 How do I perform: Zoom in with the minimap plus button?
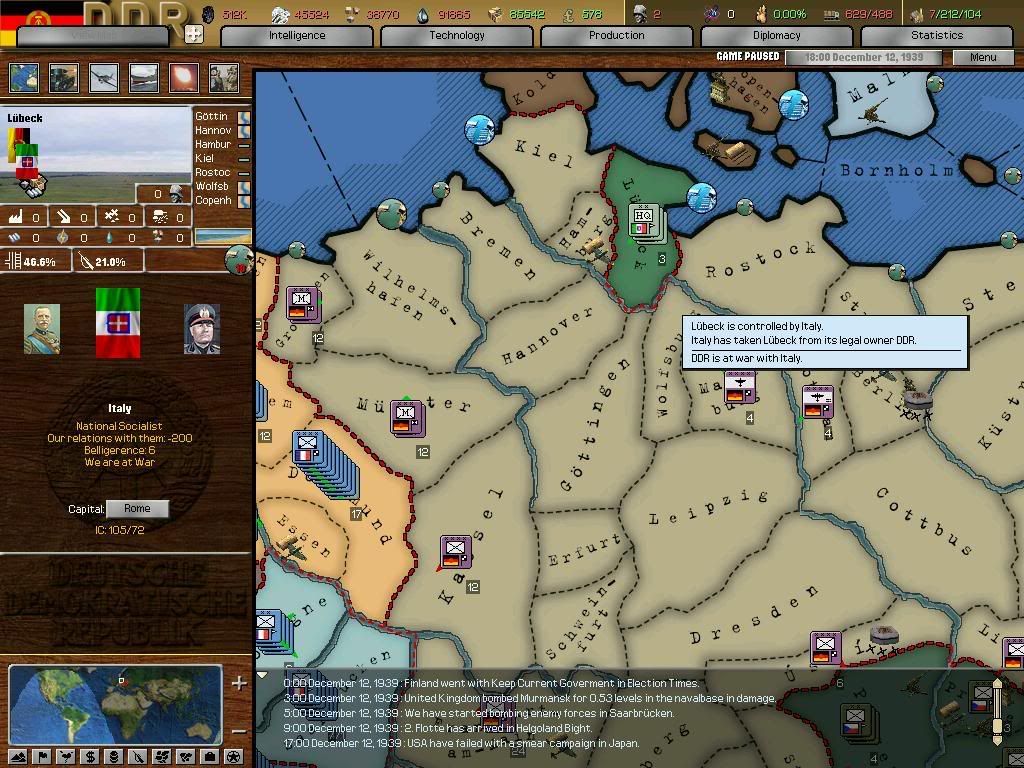(239, 684)
